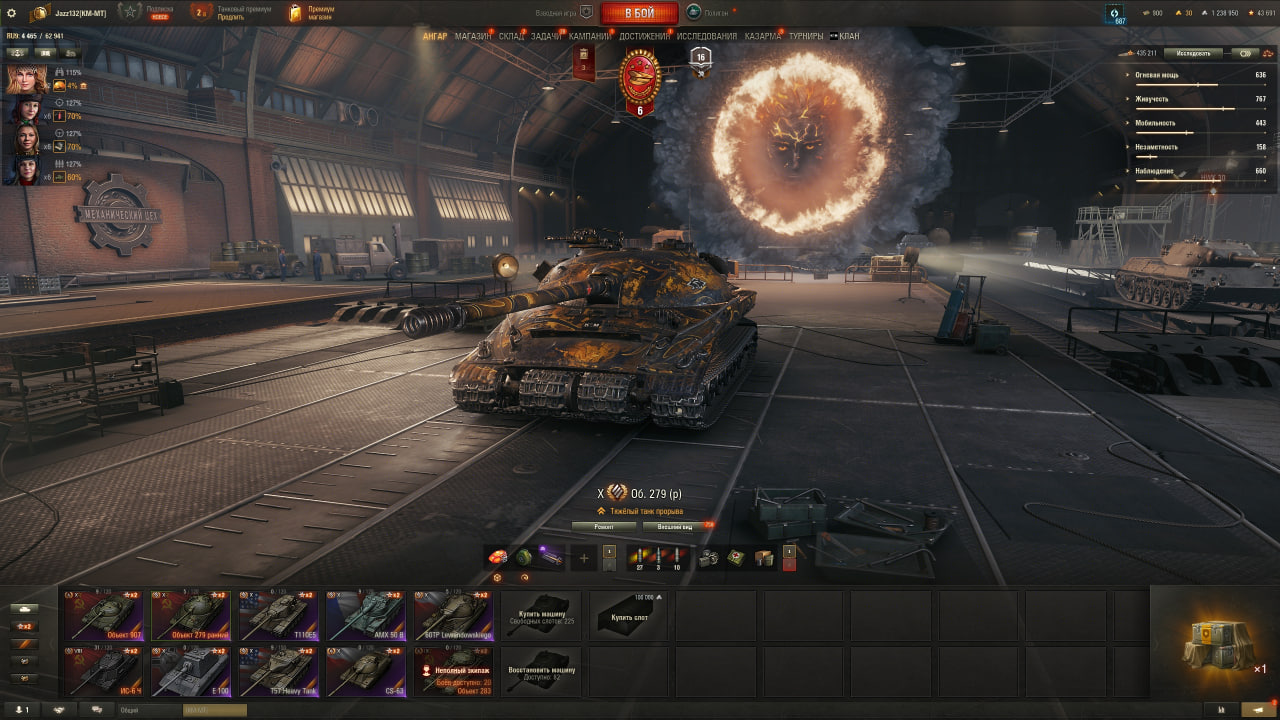Open the settings gear menu
Screen dimensions: 1280x720
click(12, 13)
